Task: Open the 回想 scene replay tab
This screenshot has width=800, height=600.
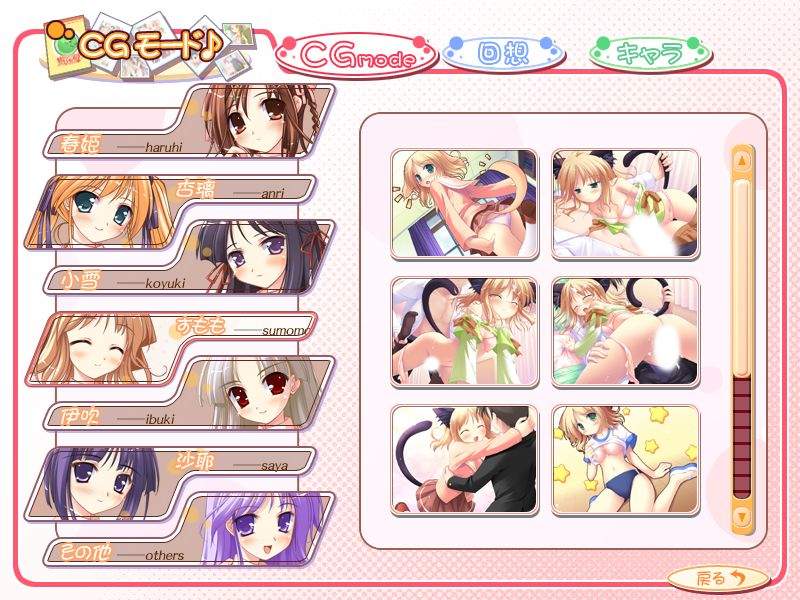Action: click(502, 53)
